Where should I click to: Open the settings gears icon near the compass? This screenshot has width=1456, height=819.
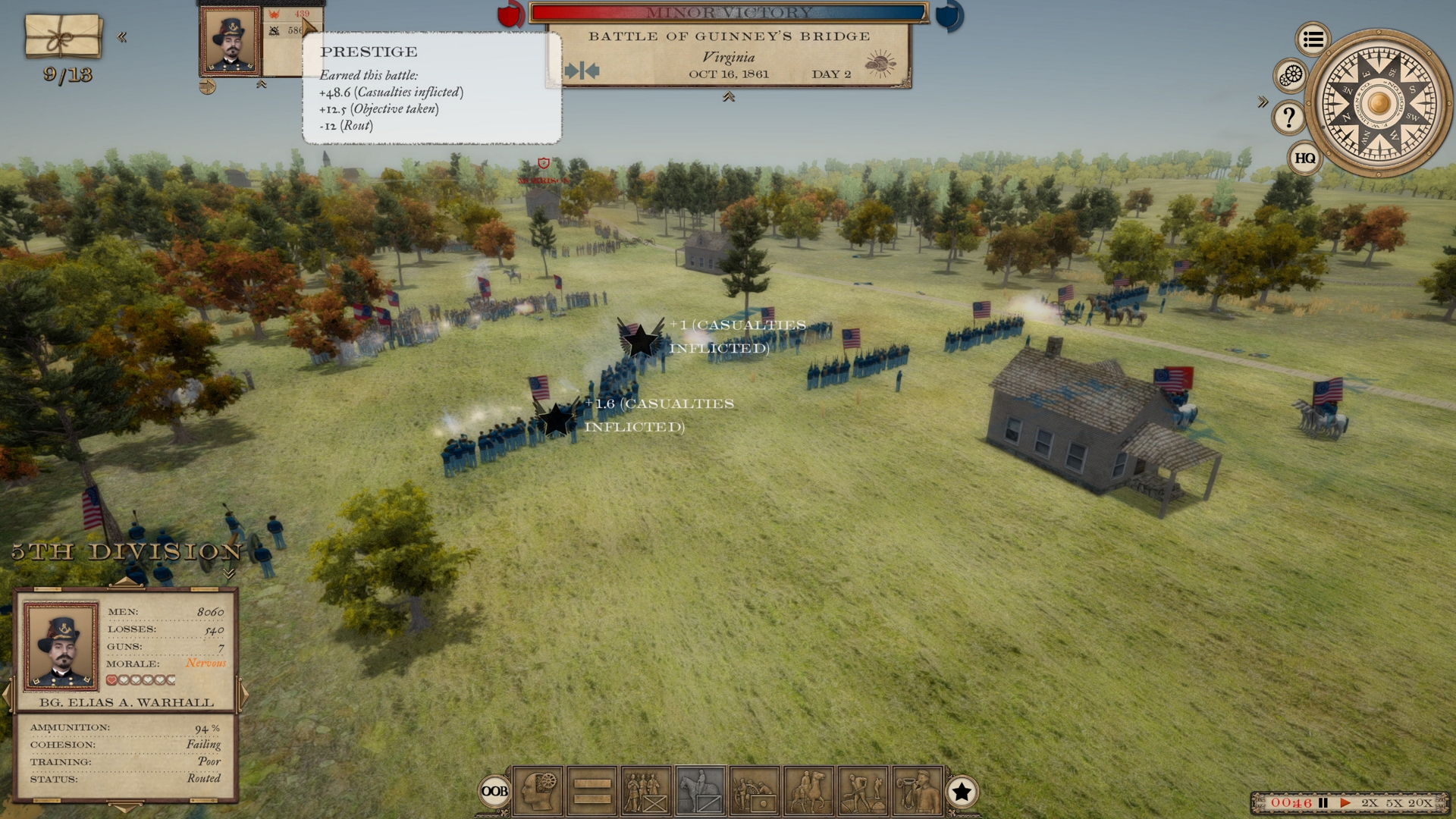coord(1291,76)
